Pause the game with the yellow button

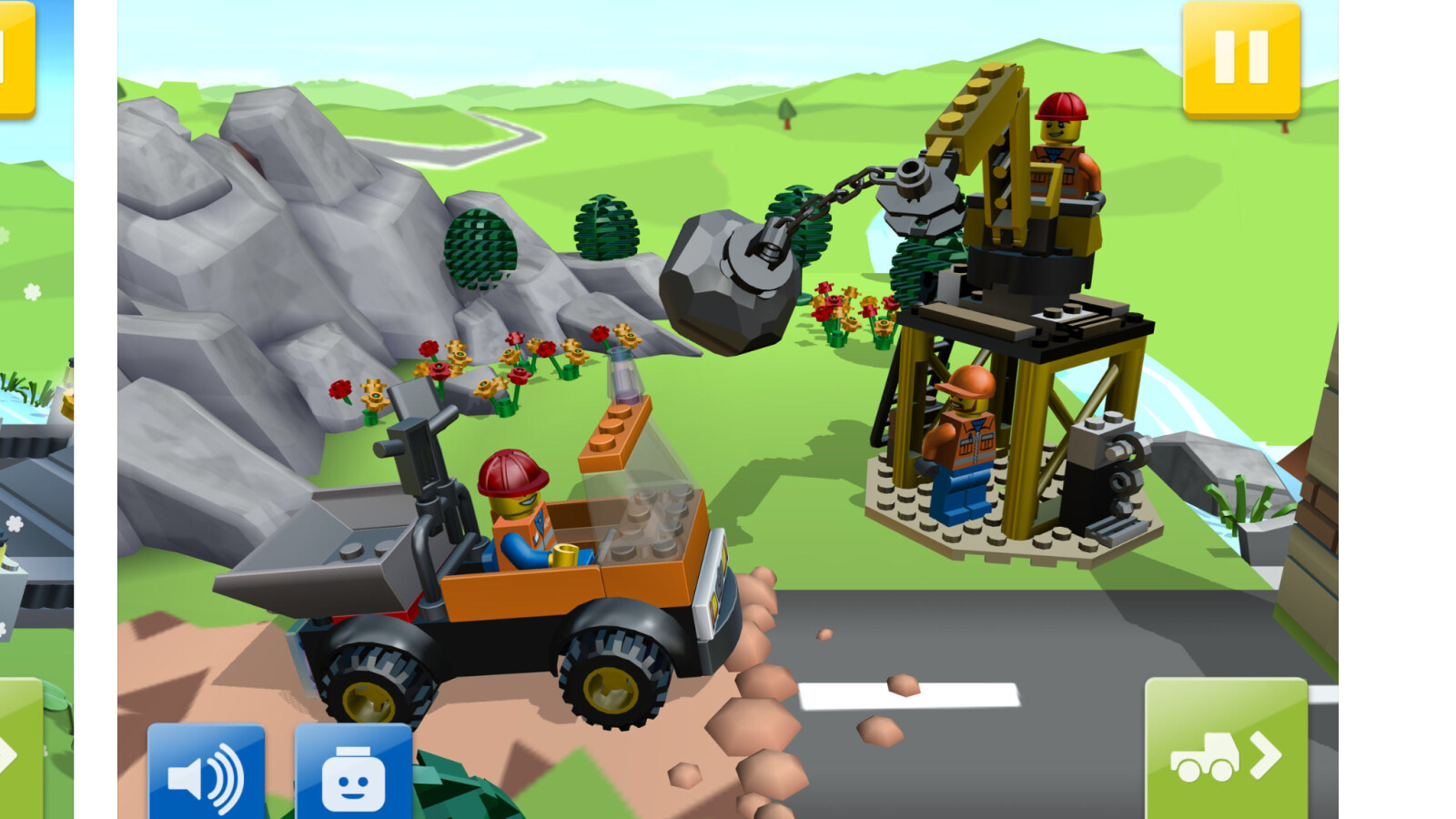[1241, 58]
